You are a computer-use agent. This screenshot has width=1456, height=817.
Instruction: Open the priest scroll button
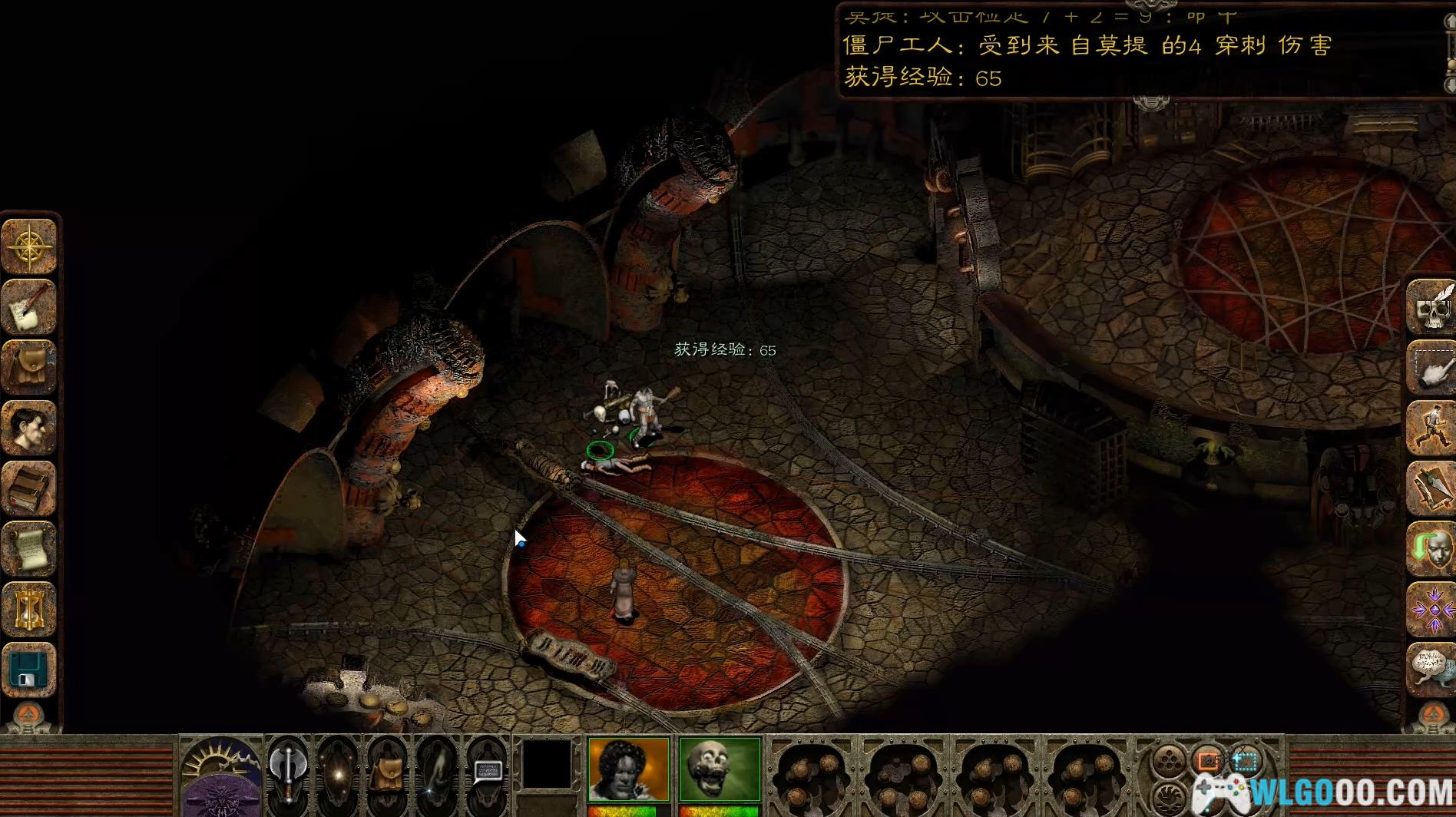coord(30,547)
